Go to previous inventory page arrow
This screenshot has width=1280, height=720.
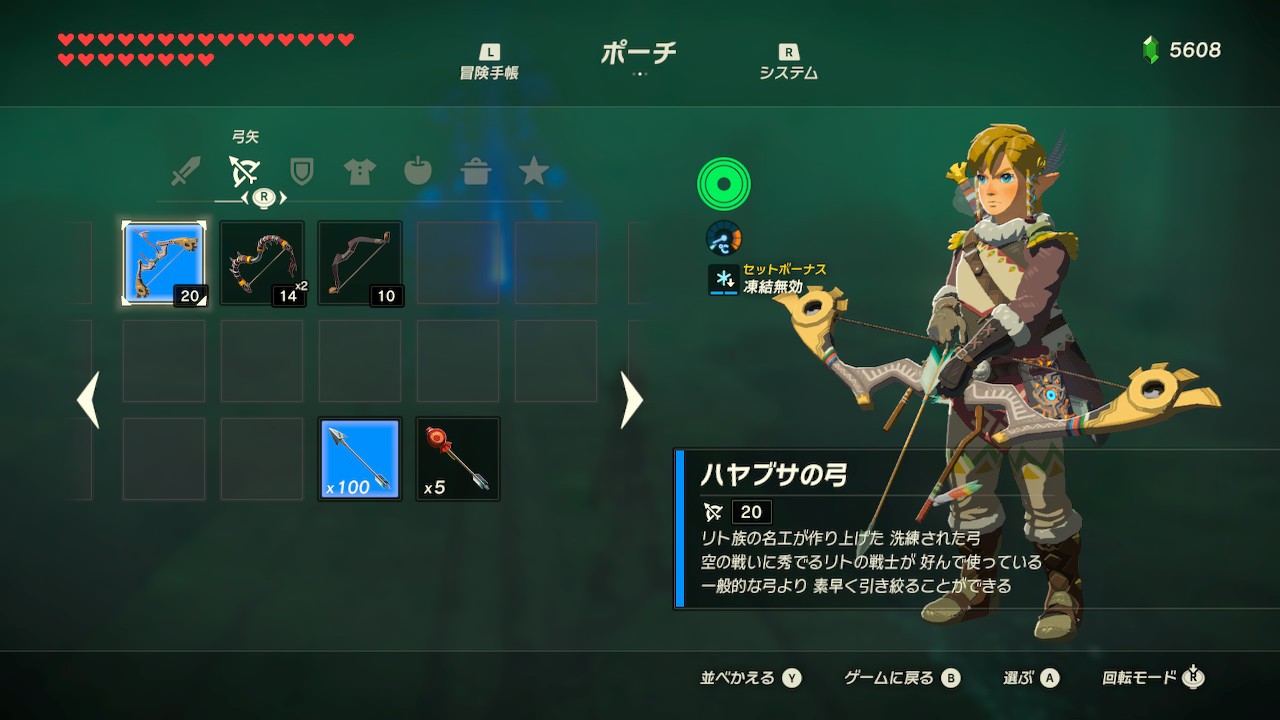point(88,400)
